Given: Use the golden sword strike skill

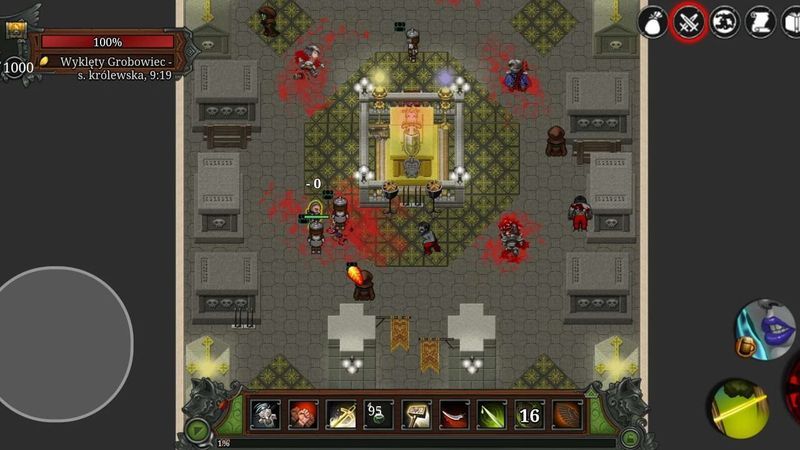Looking at the screenshot, I should pos(341,413).
